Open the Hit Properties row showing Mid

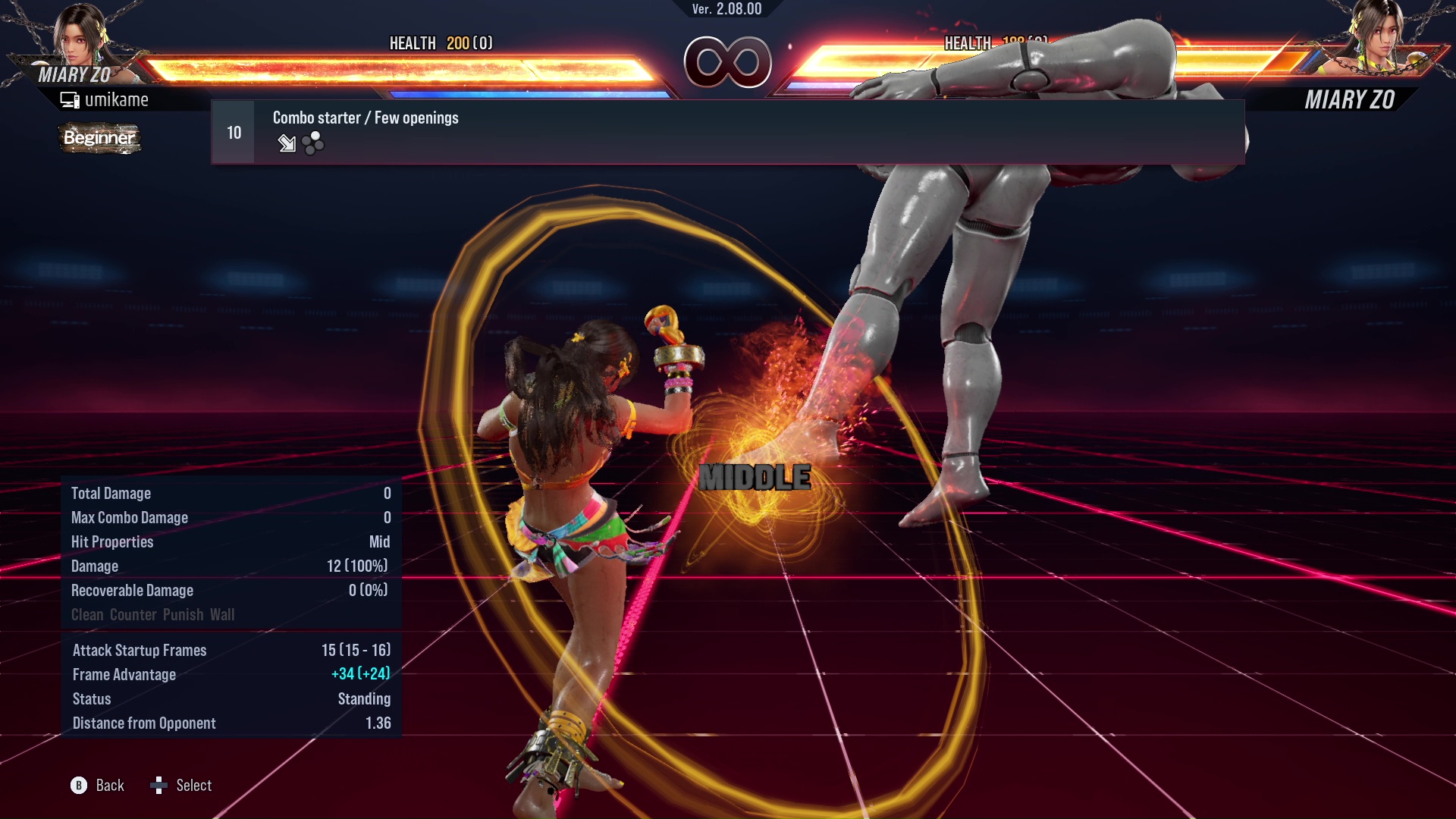[227, 542]
